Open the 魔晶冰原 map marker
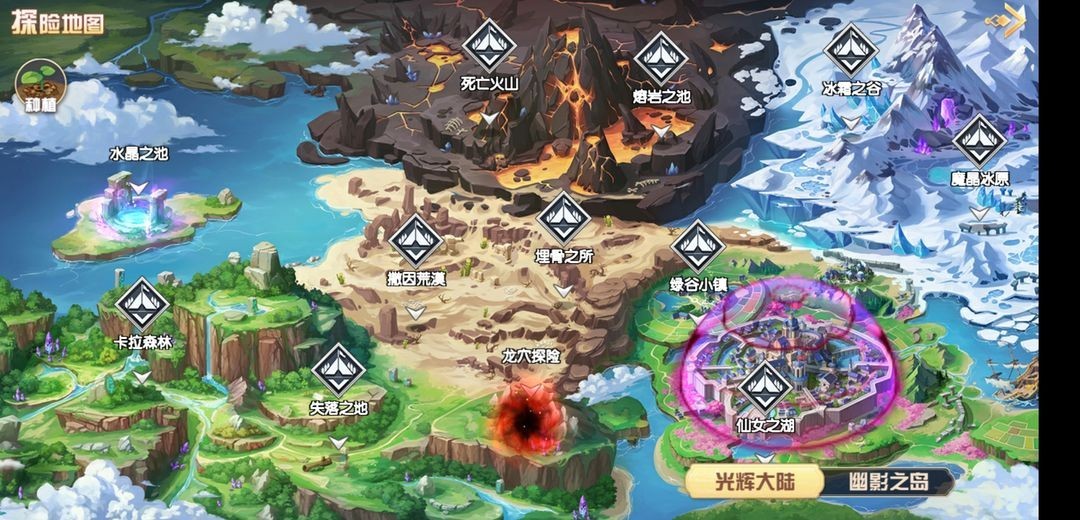Viewport: 1080px width, 520px height. point(979,141)
